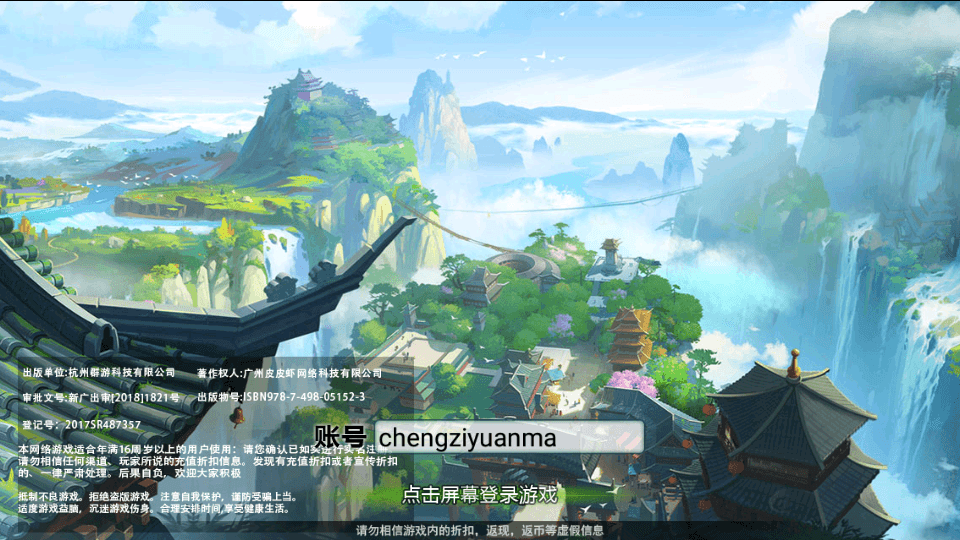The height and width of the screenshot is (540, 960).
Task: Tap the 点击屏幕登录游戏 login prompt
Action: (479, 495)
